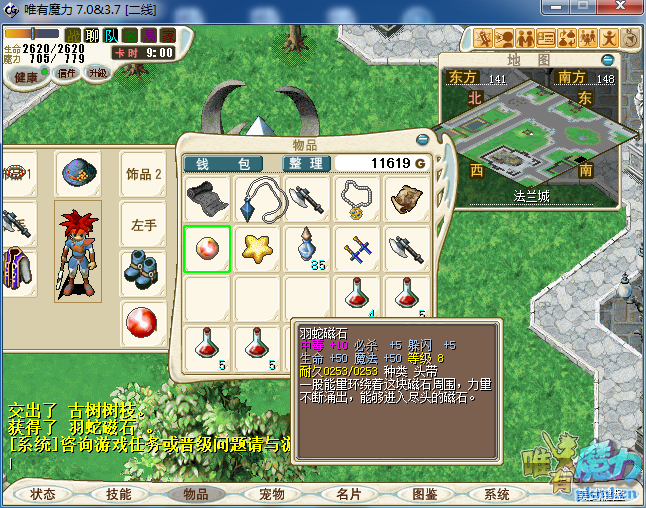The height and width of the screenshot is (508, 646).
Task: Select the 名片 name card tab
Action: tap(348, 494)
